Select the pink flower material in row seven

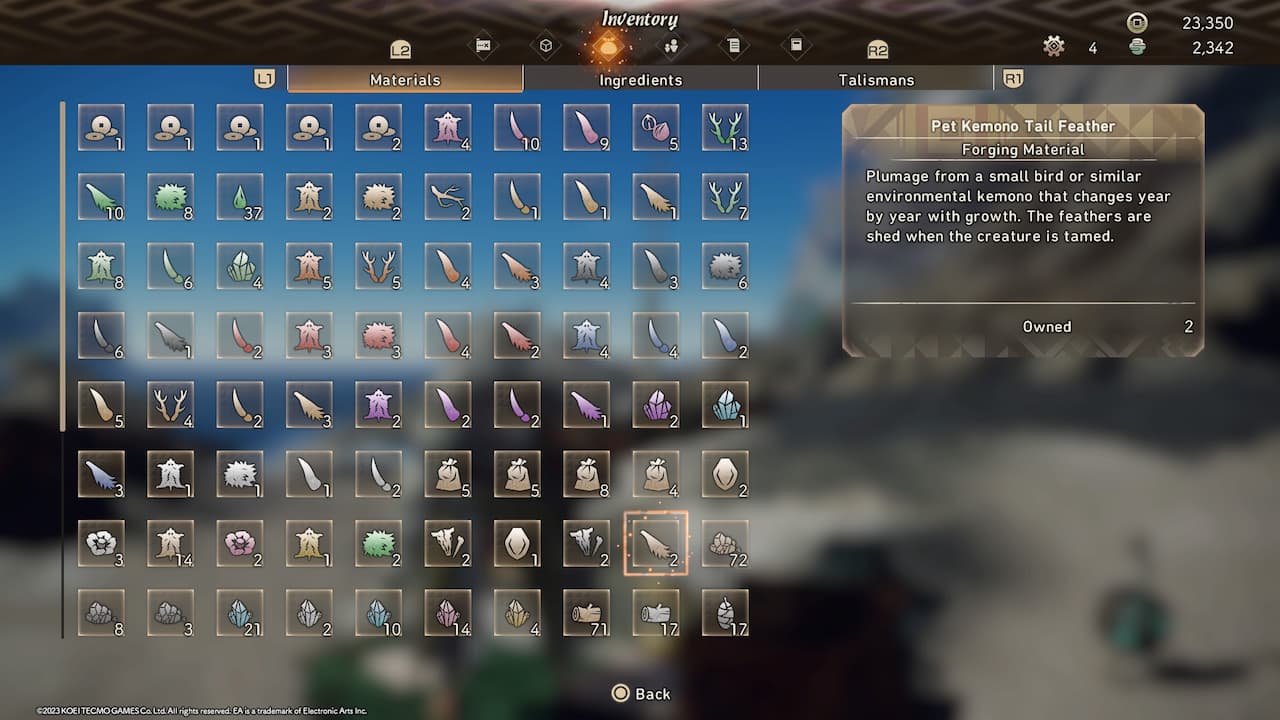(x=240, y=546)
